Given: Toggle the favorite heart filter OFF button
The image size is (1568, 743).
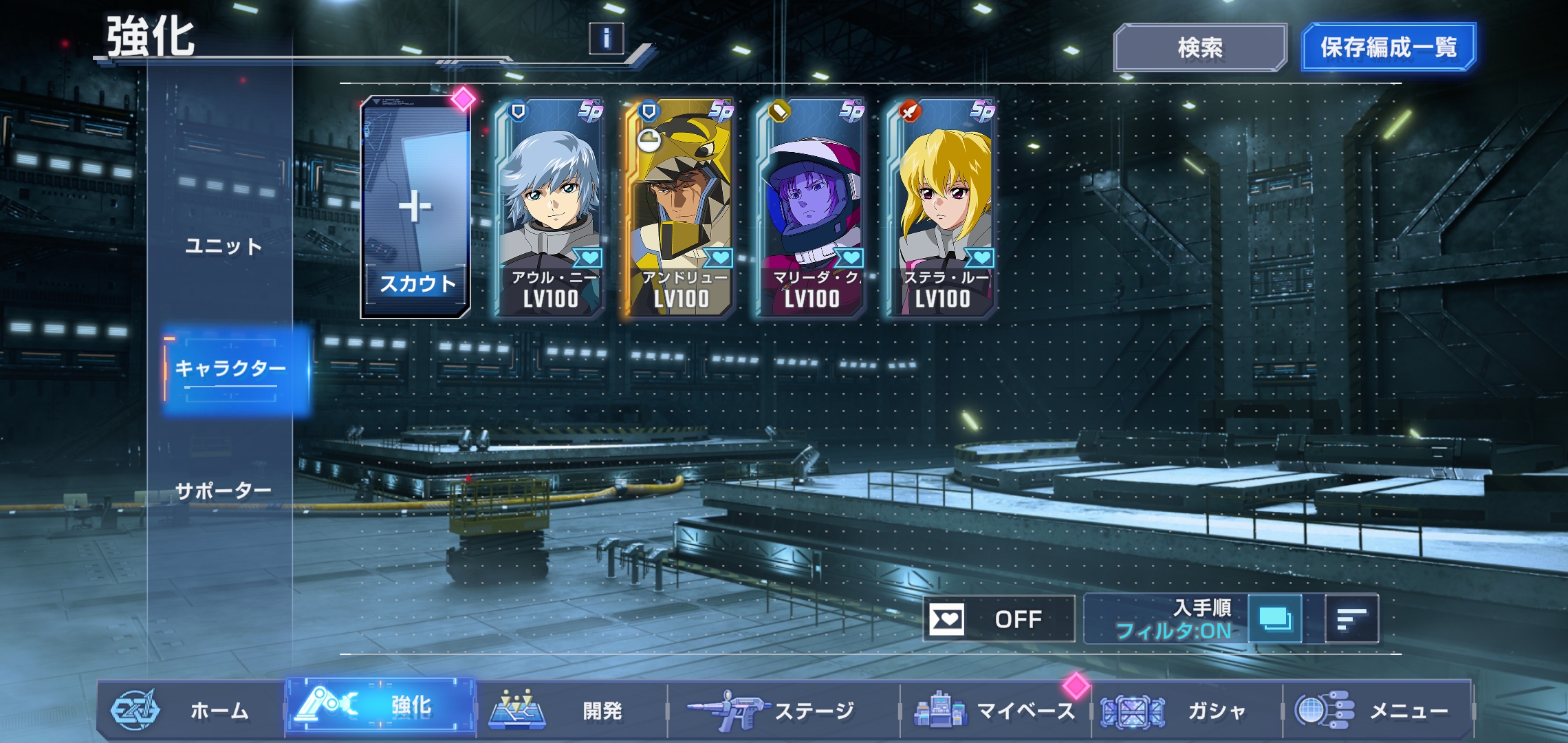Looking at the screenshot, I should coord(999,619).
